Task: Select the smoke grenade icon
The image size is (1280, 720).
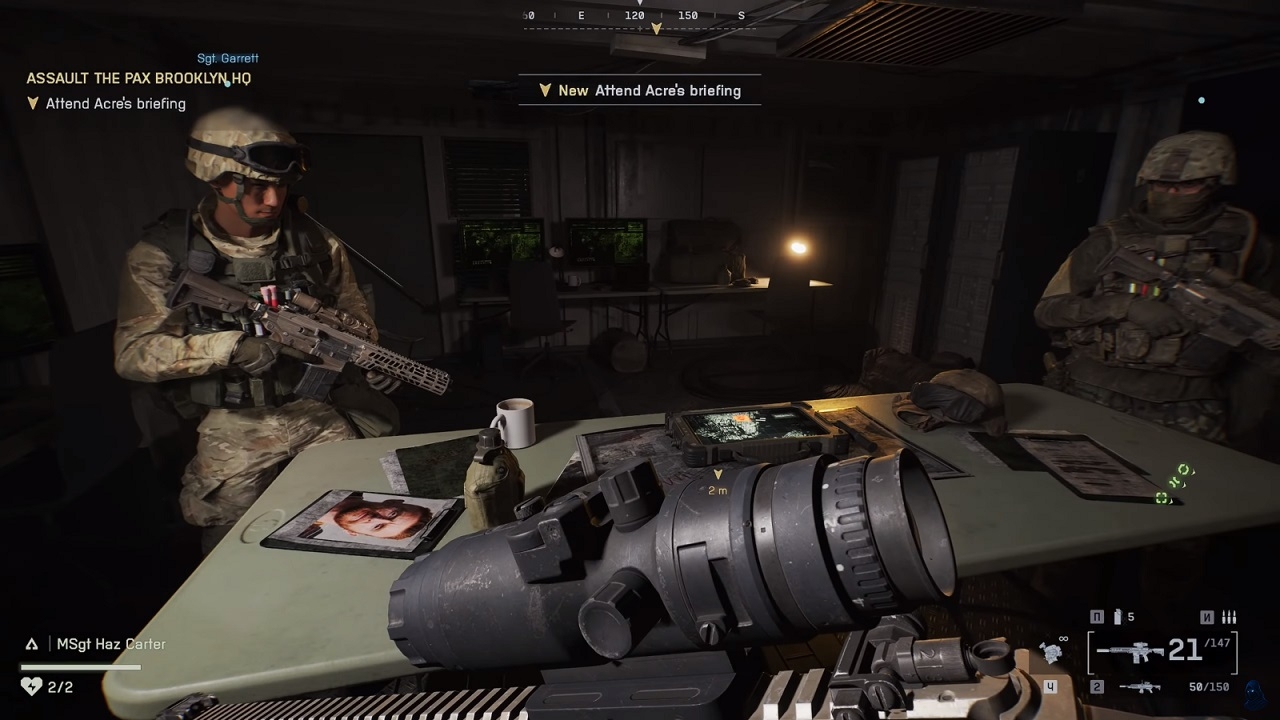Action: coord(1119,617)
